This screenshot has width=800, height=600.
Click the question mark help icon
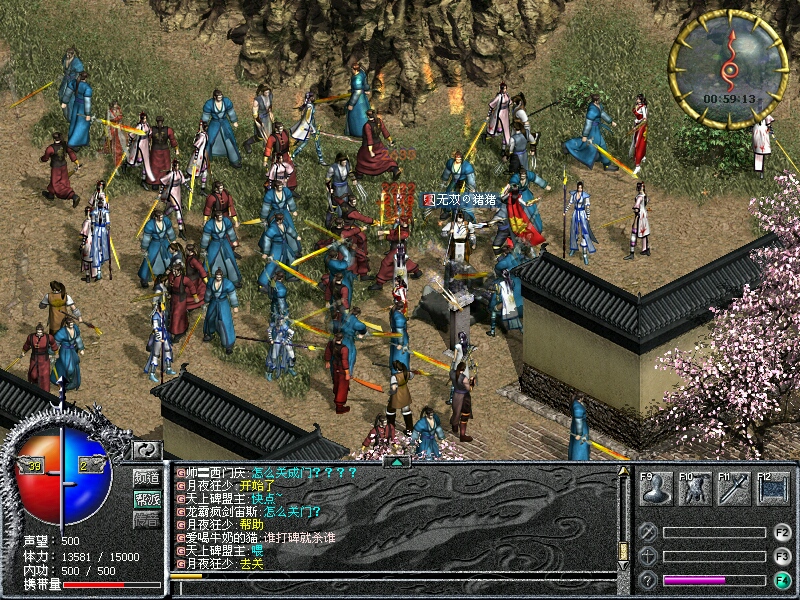pyautogui.click(x=648, y=580)
